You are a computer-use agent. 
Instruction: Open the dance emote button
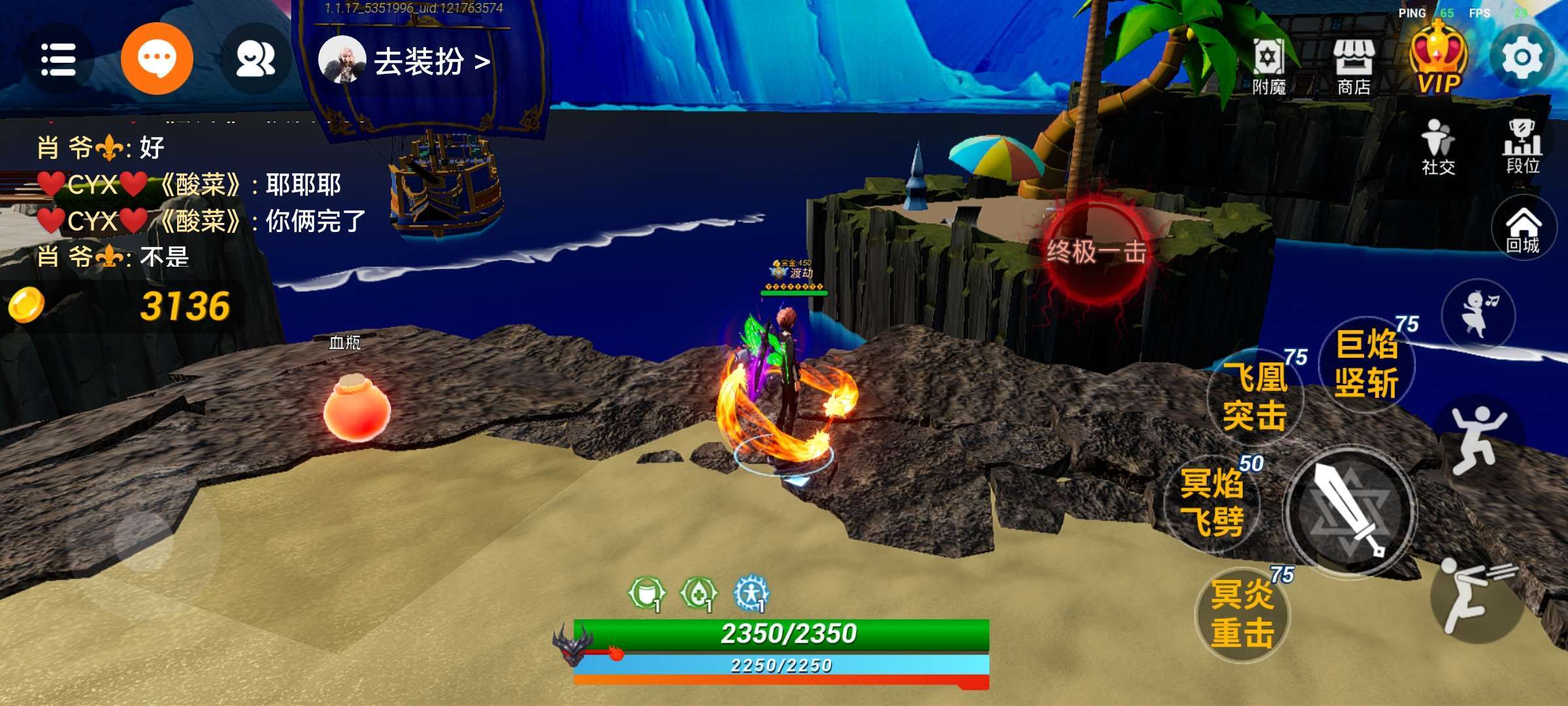[x=1478, y=314]
